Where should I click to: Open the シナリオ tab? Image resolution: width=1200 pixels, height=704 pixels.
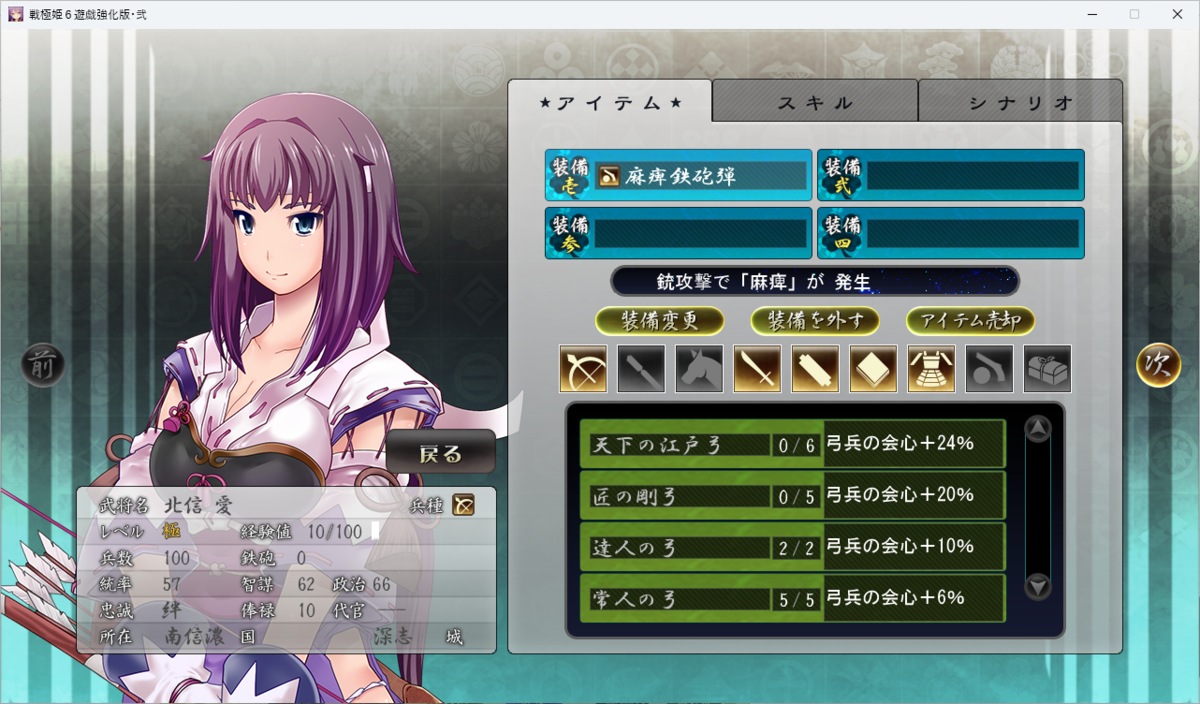(1020, 102)
